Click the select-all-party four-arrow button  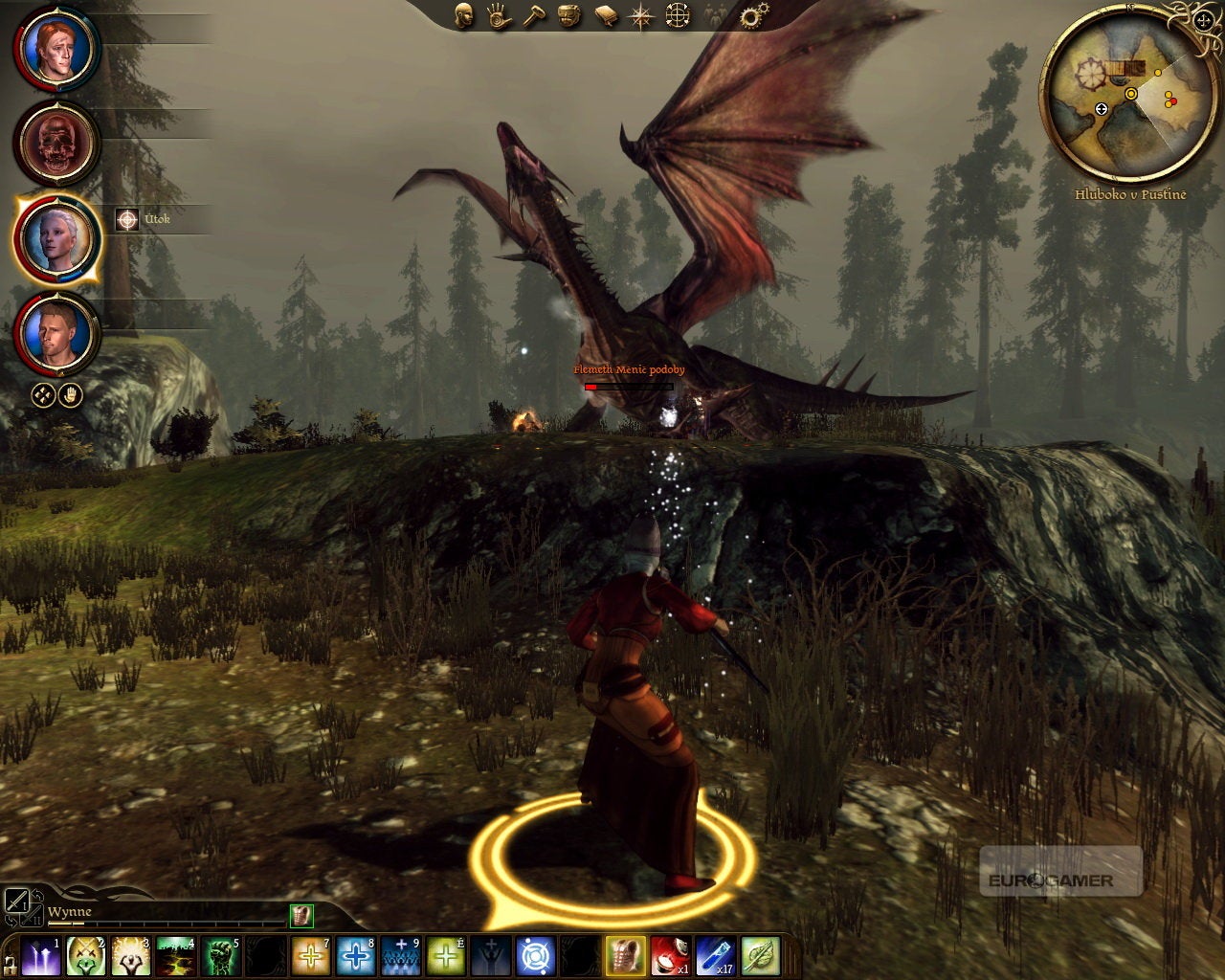(43, 394)
